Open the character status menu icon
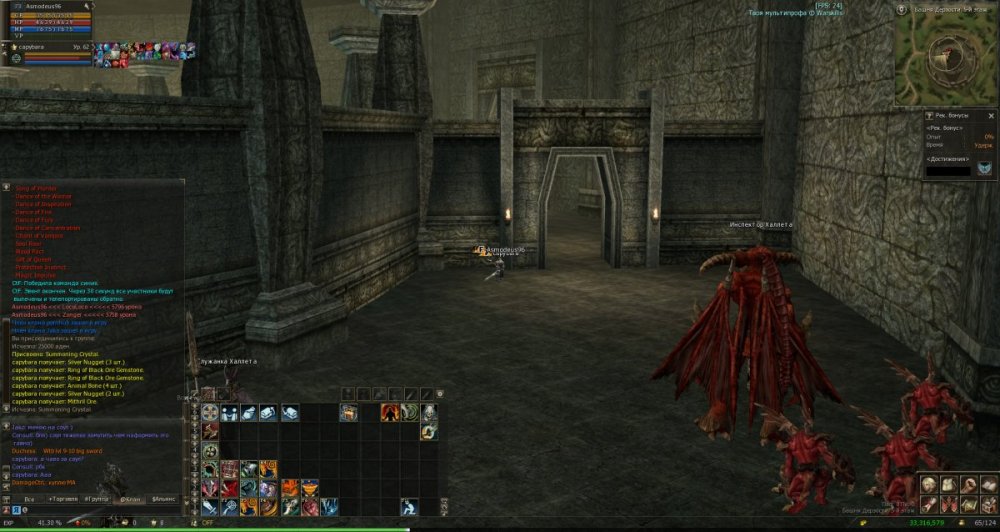 pos(929,484)
